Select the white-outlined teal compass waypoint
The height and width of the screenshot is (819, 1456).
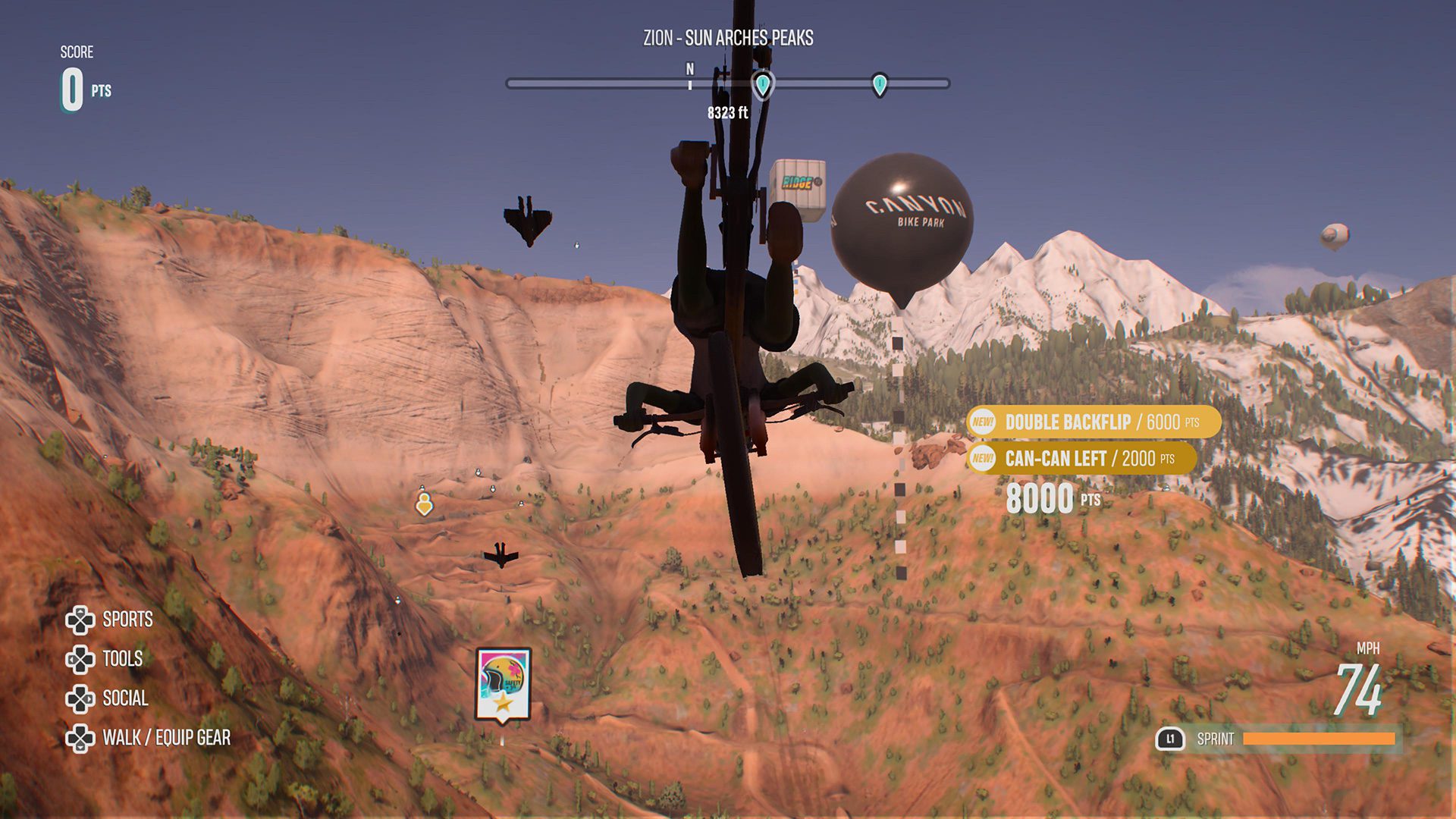coord(762,84)
